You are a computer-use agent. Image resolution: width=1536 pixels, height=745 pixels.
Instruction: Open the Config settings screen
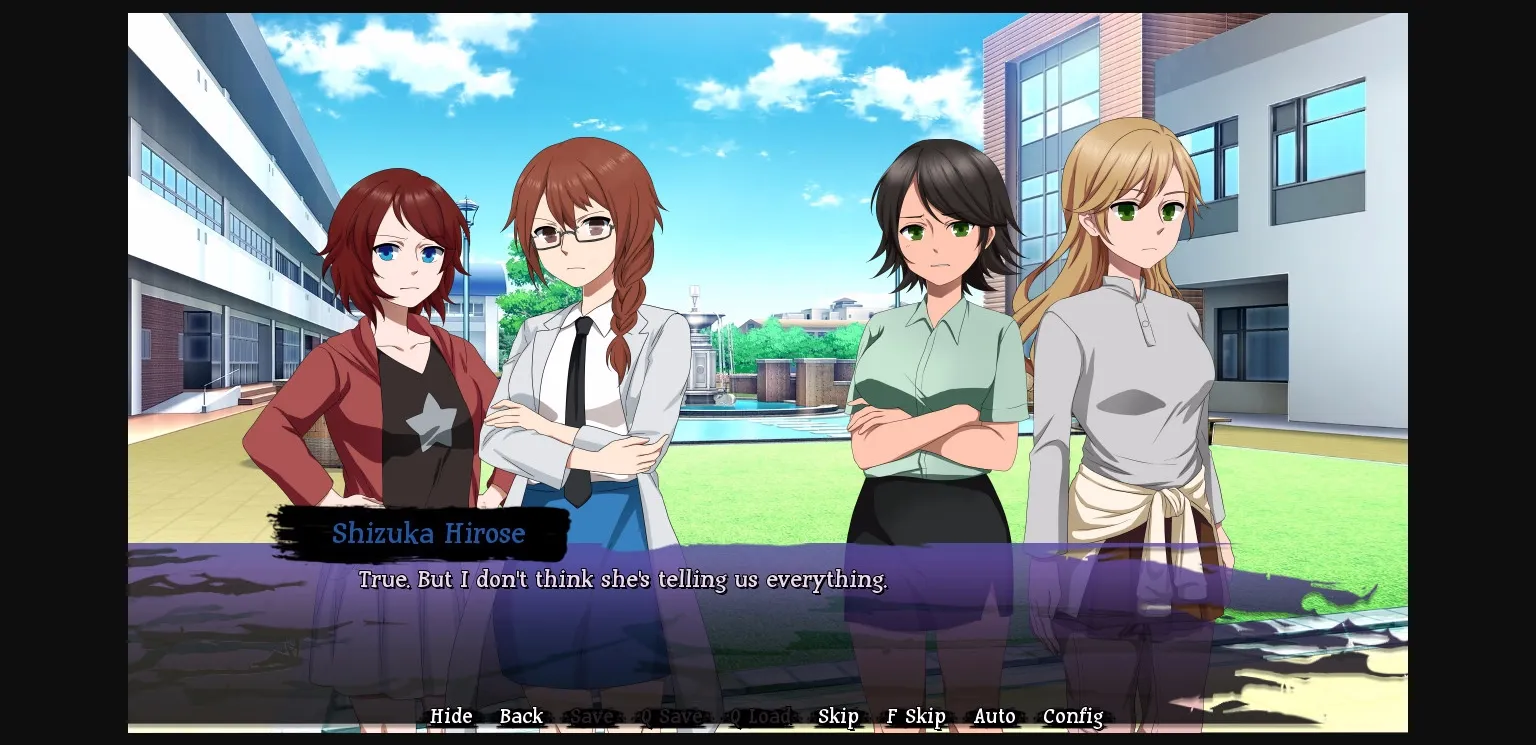(1073, 716)
